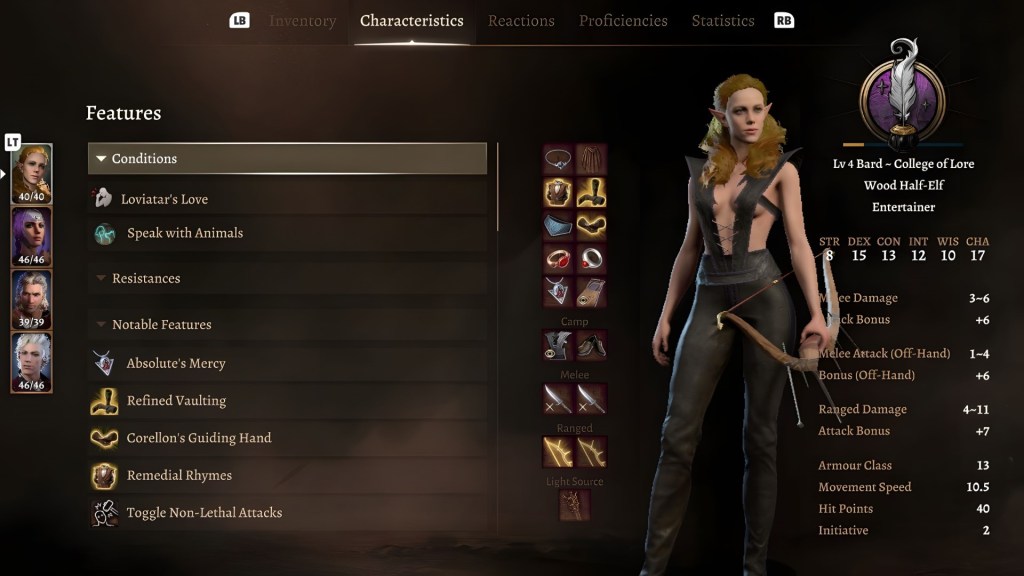Open Corellon's Guiding Hand feature
The height and width of the screenshot is (576, 1024).
198,438
